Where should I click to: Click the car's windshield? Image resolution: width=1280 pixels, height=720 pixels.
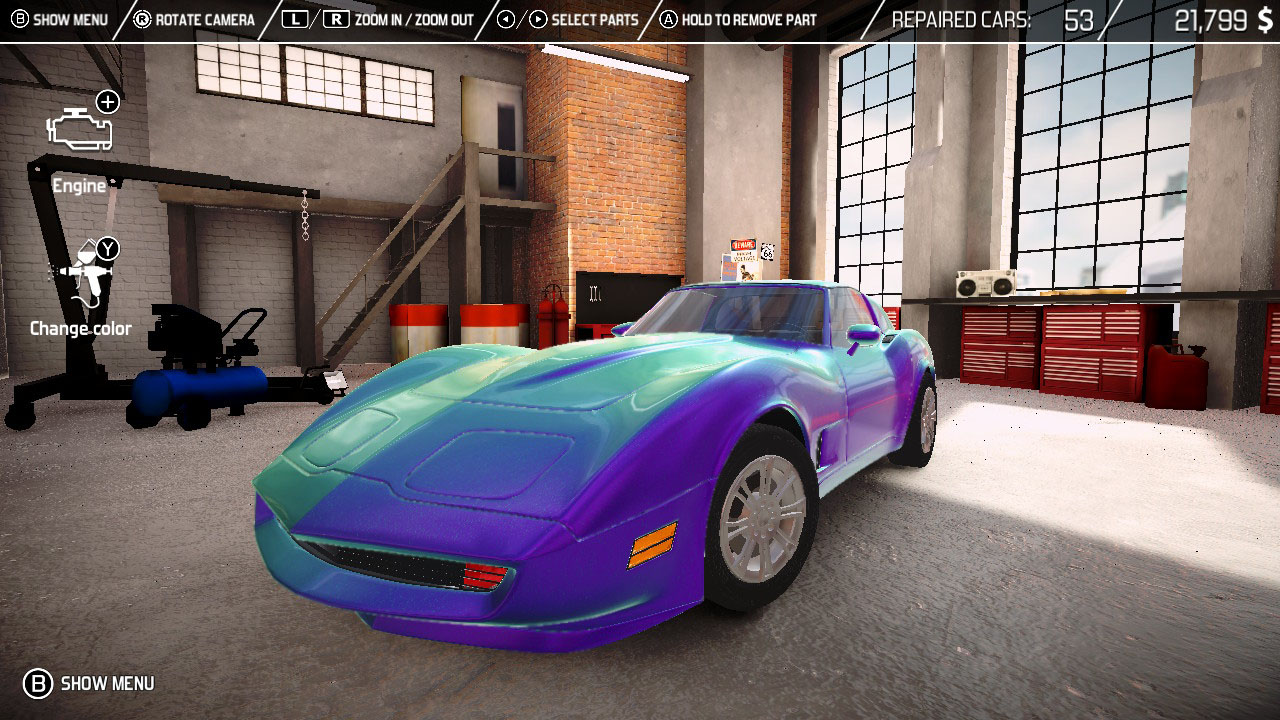point(740,310)
